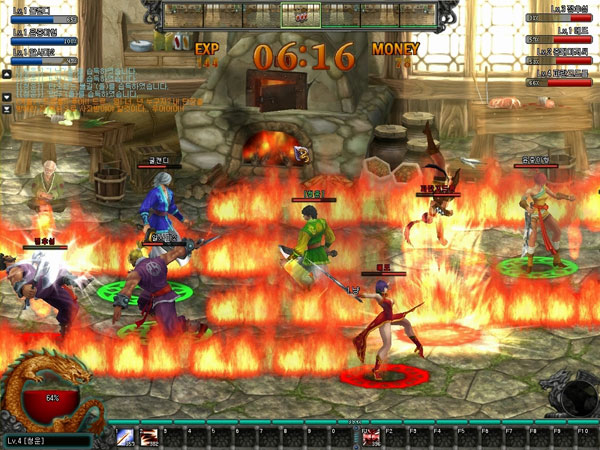Use the second skill icon on the hotbar
The image size is (600, 450).
click(149, 436)
